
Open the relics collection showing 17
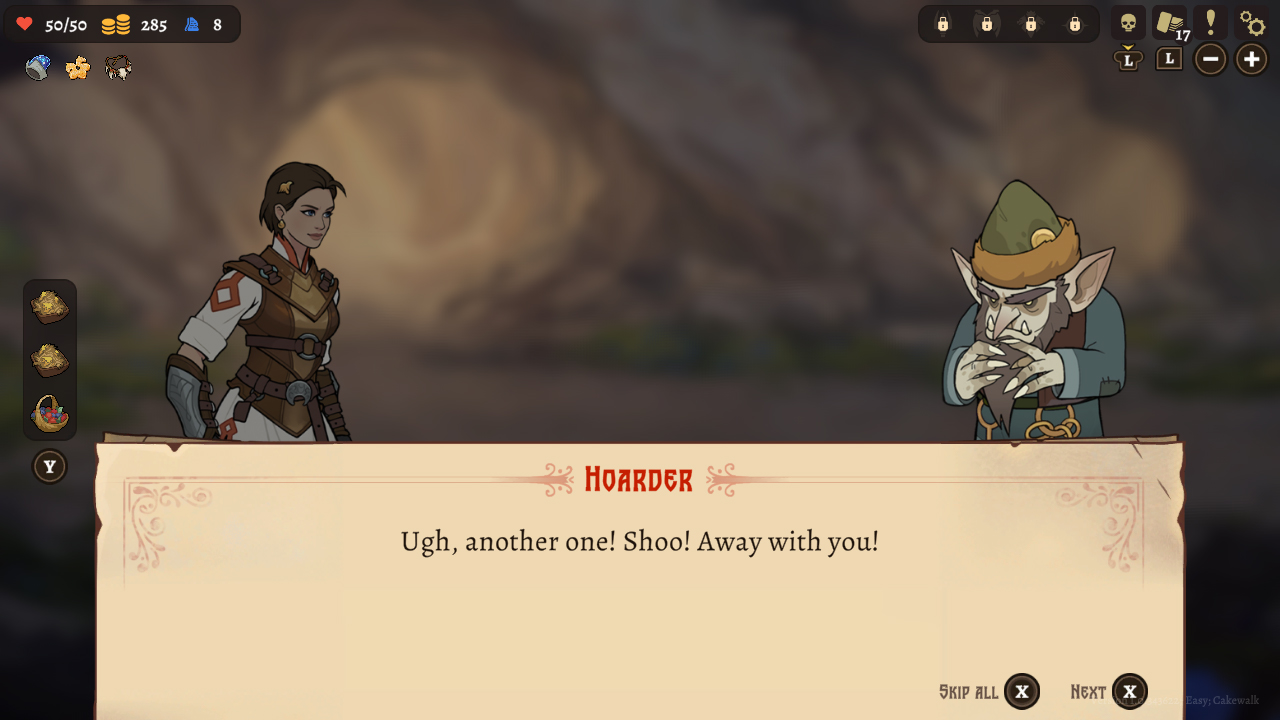[x=1170, y=22]
